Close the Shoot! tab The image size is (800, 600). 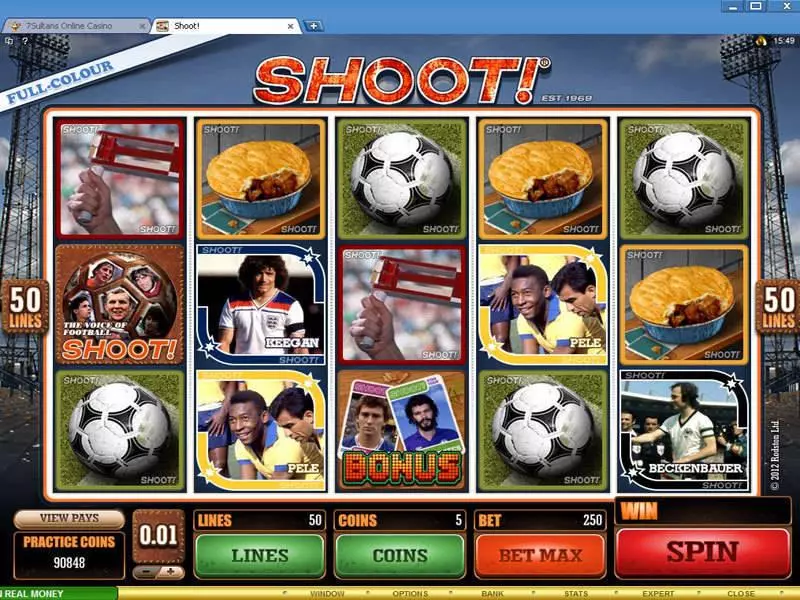291,25
